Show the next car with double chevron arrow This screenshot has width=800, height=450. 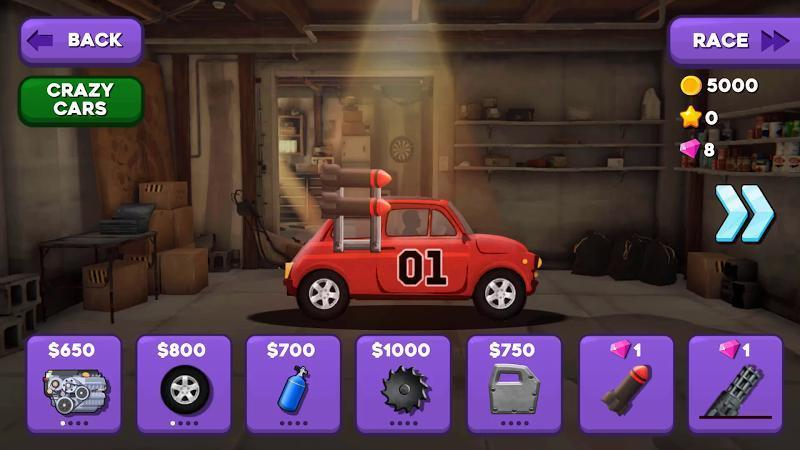[745, 212]
